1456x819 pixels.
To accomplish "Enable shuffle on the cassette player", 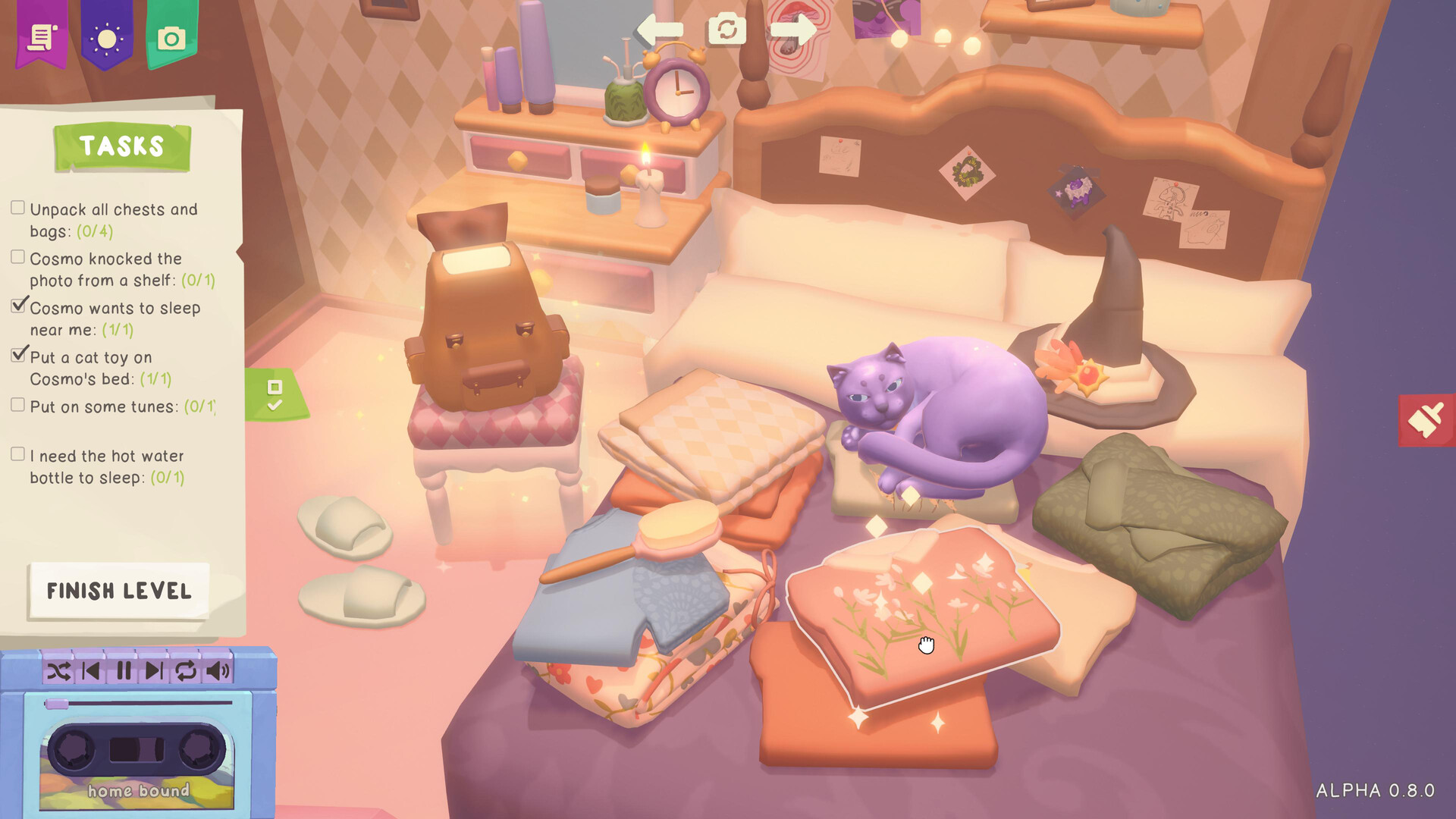I will (x=59, y=670).
